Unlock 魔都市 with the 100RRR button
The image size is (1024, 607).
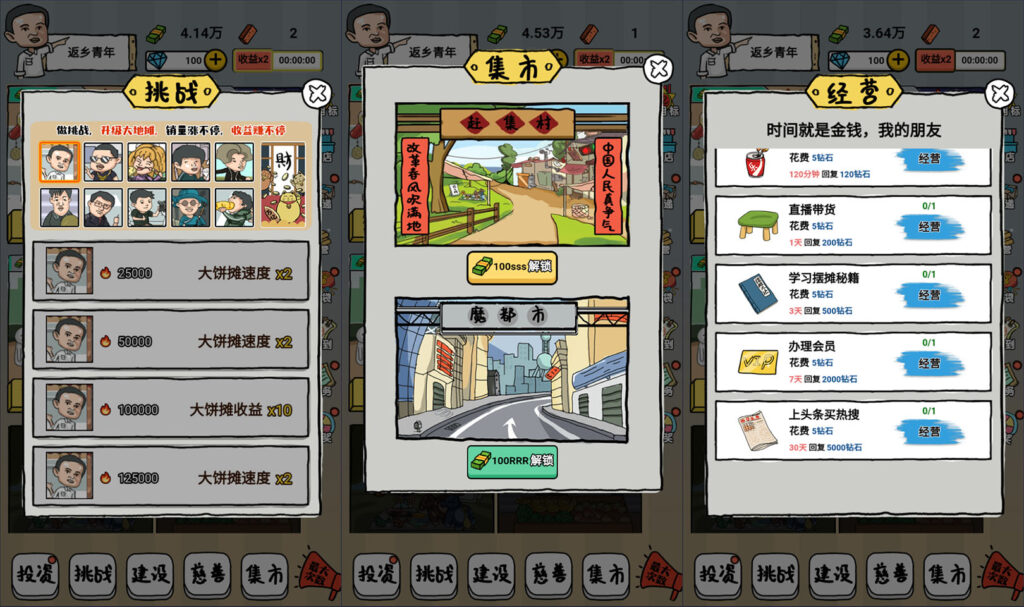[x=511, y=461]
